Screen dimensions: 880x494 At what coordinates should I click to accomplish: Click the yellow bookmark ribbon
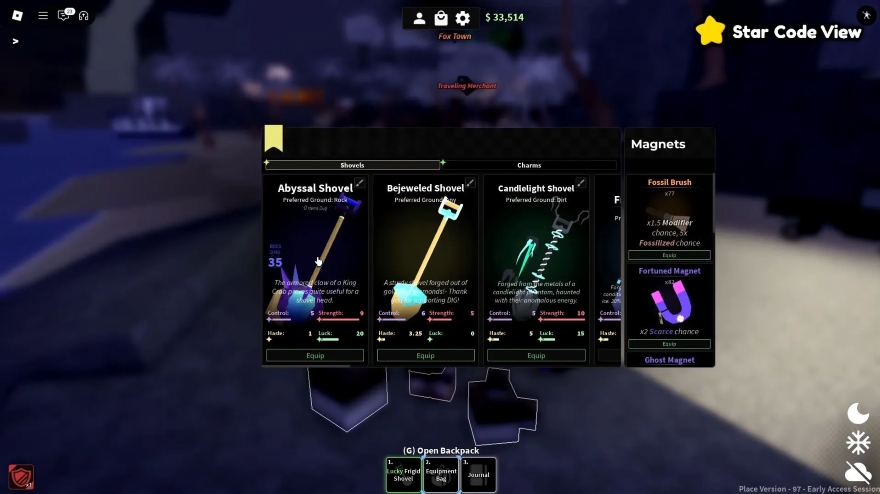tap(273, 138)
